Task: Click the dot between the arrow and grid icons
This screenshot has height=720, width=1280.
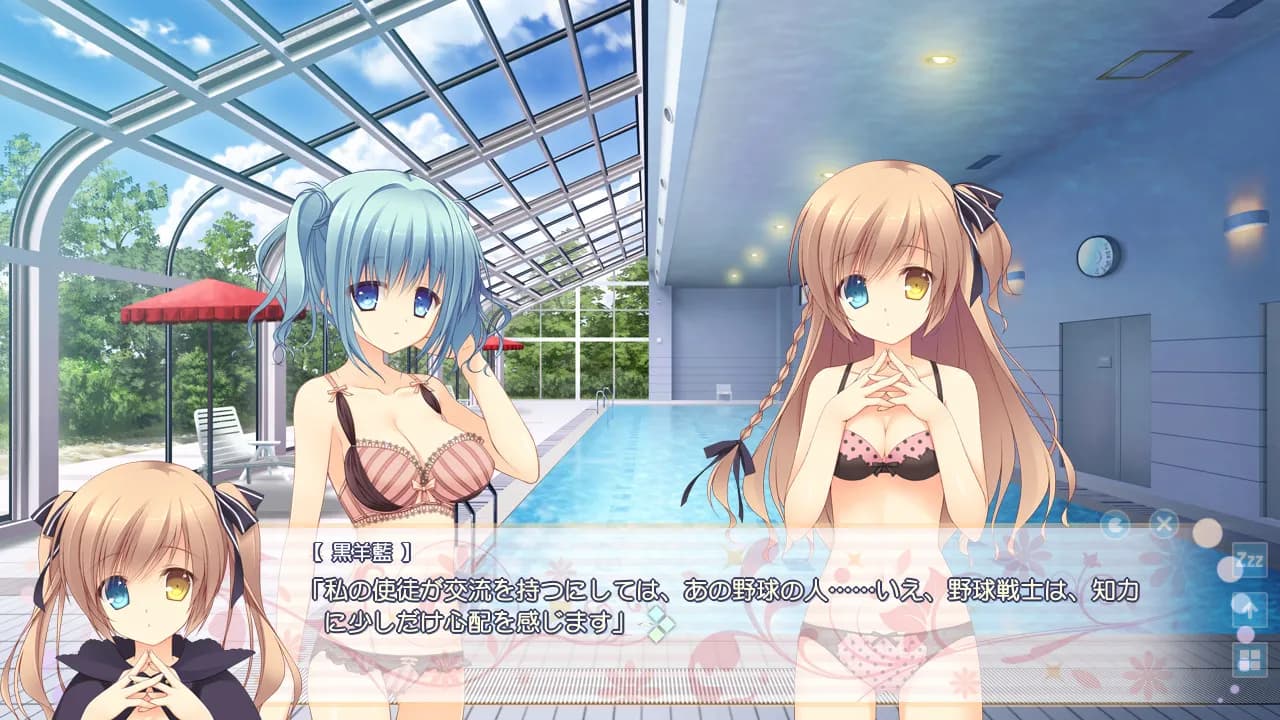Action: (x=1245, y=634)
